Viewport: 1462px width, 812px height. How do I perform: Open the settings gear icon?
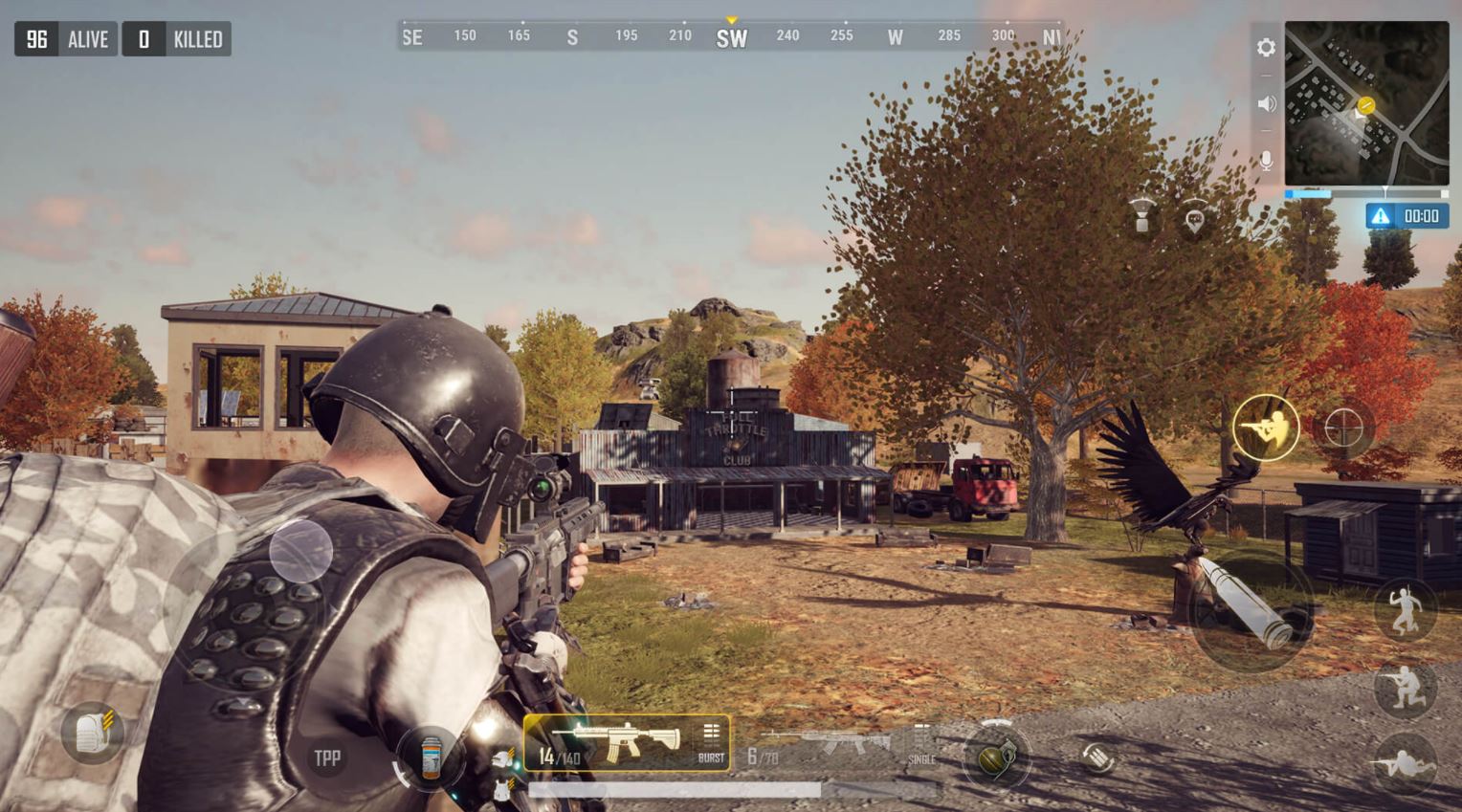click(x=1267, y=46)
